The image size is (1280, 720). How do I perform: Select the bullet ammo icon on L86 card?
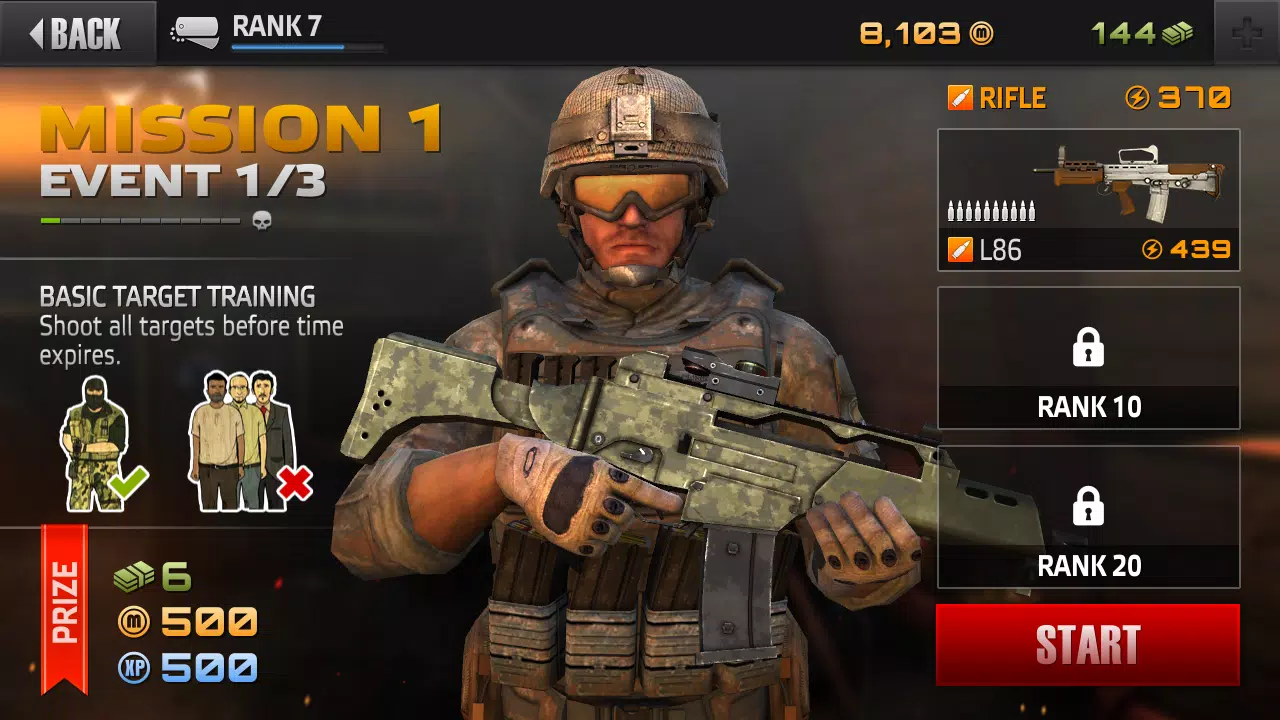pos(992,210)
